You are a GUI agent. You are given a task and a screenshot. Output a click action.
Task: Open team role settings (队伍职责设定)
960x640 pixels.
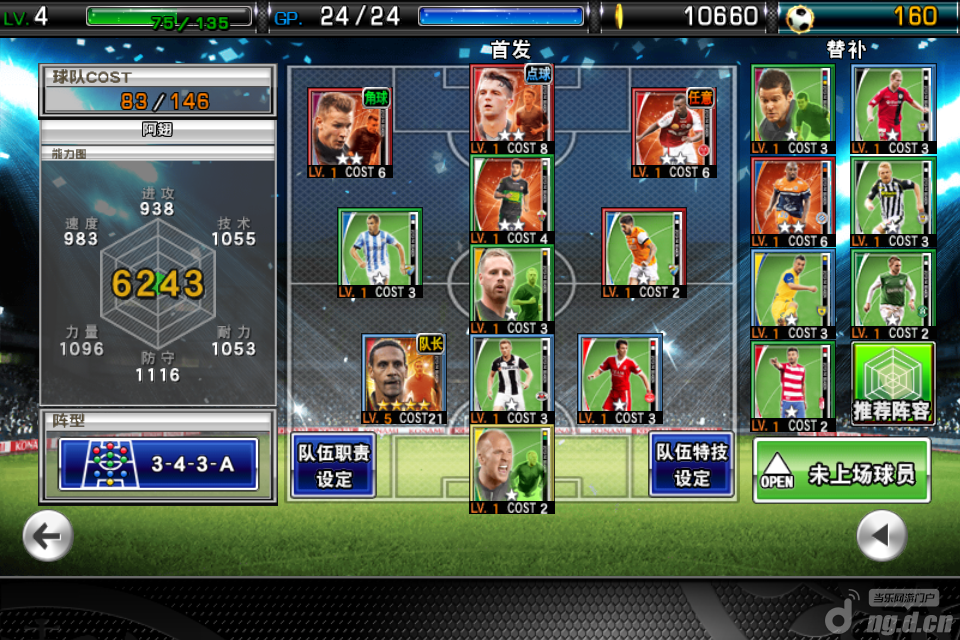pyautogui.click(x=333, y=464)
